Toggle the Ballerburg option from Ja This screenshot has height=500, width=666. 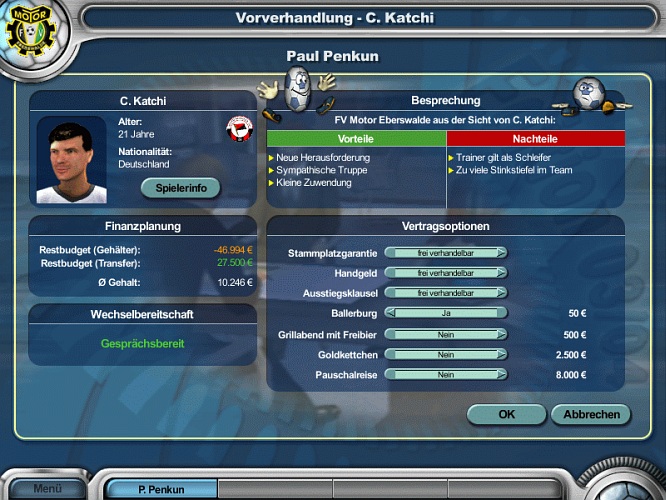coord(445,313)
